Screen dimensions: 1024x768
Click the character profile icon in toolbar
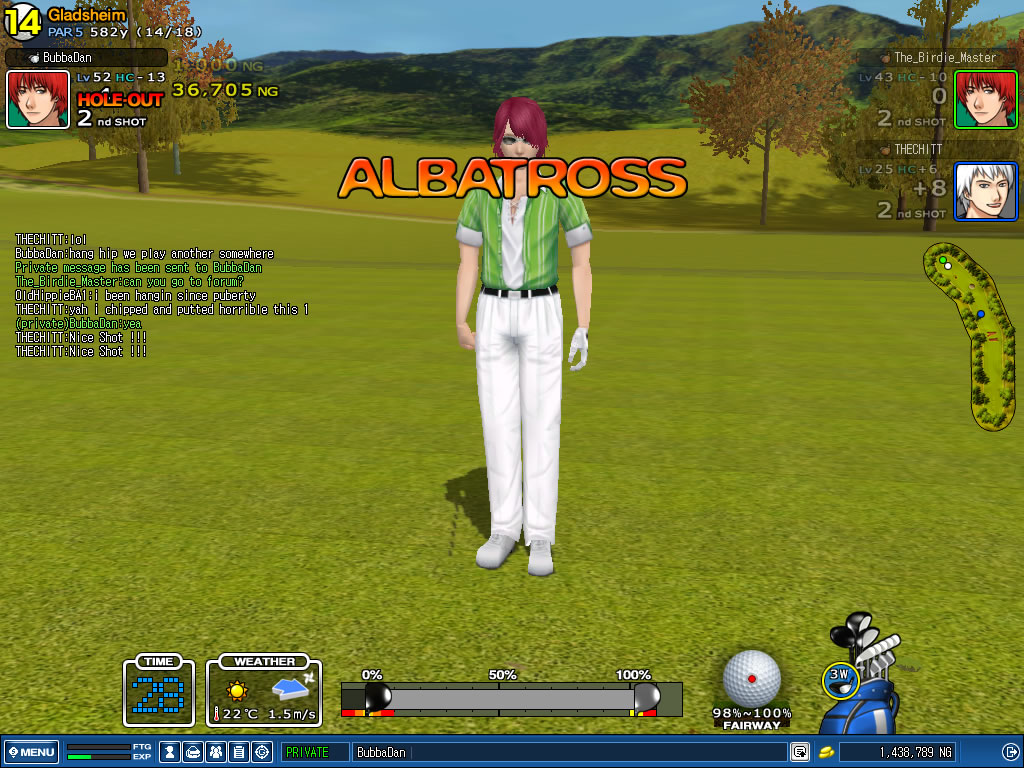(171, 752)
